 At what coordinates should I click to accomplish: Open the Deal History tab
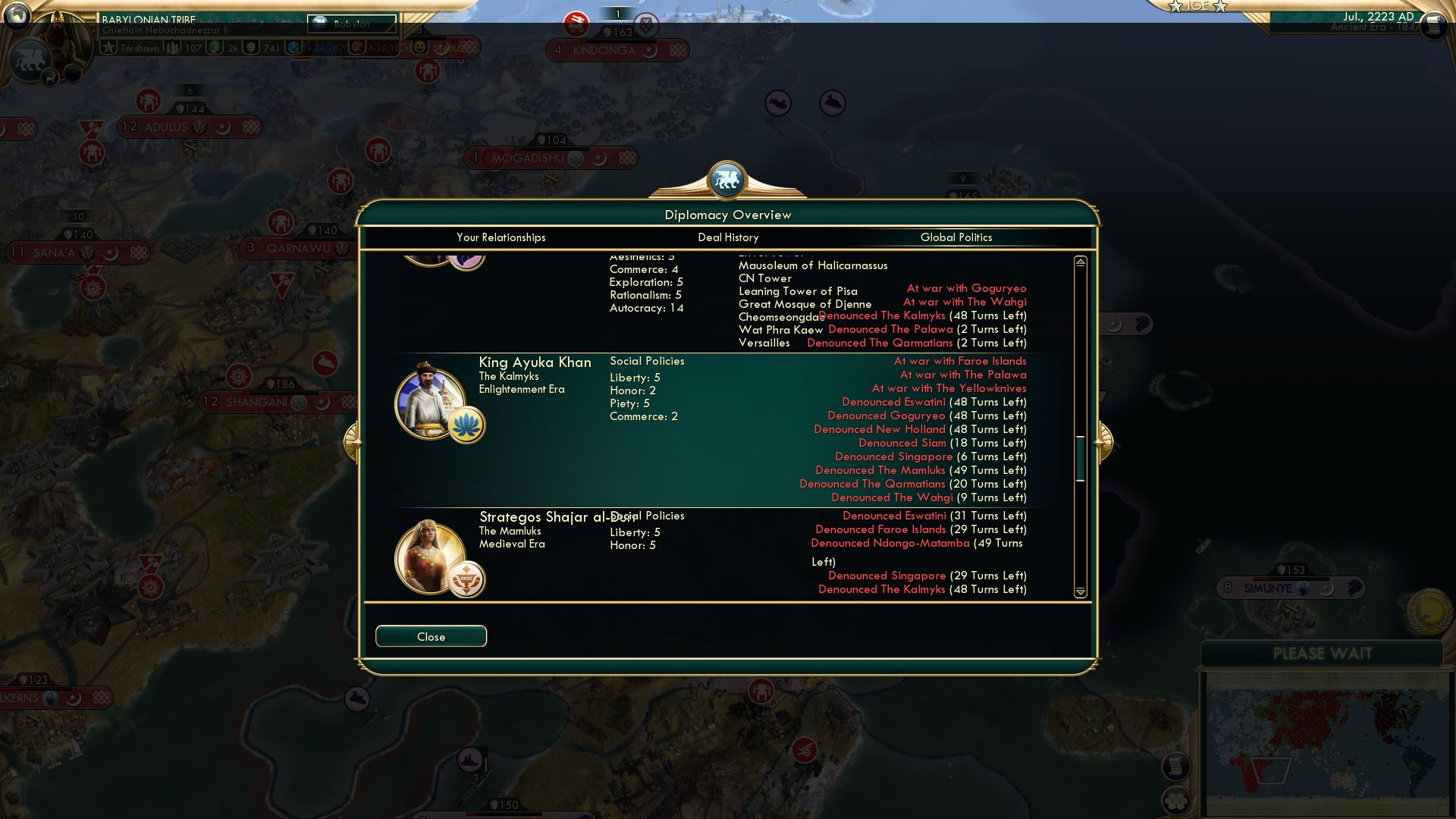tap(726, 237)
